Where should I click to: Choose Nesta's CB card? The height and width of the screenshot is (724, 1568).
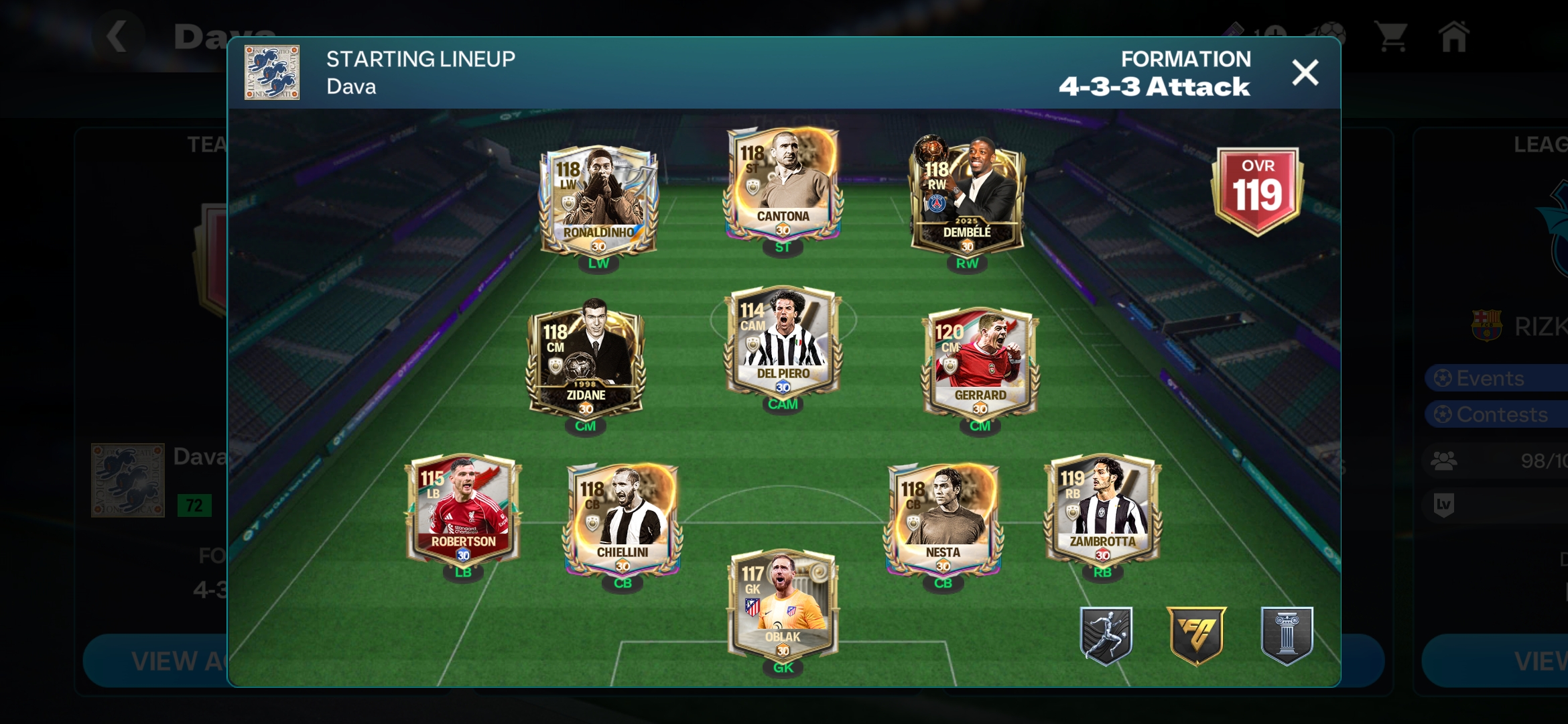tap(943, 519)
